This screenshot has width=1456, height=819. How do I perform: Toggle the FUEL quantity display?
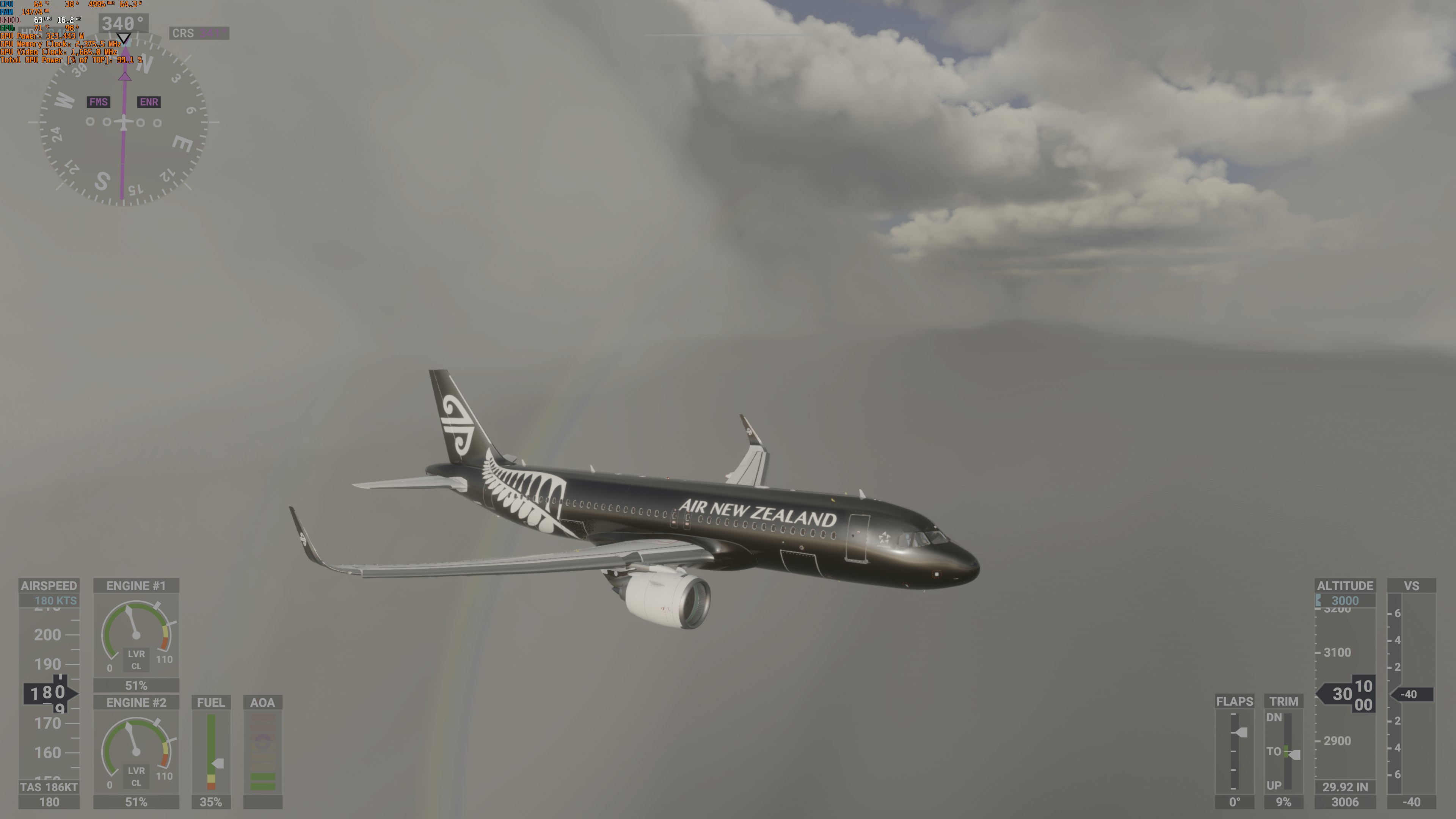pyautogui.click(x=211, y=702)
